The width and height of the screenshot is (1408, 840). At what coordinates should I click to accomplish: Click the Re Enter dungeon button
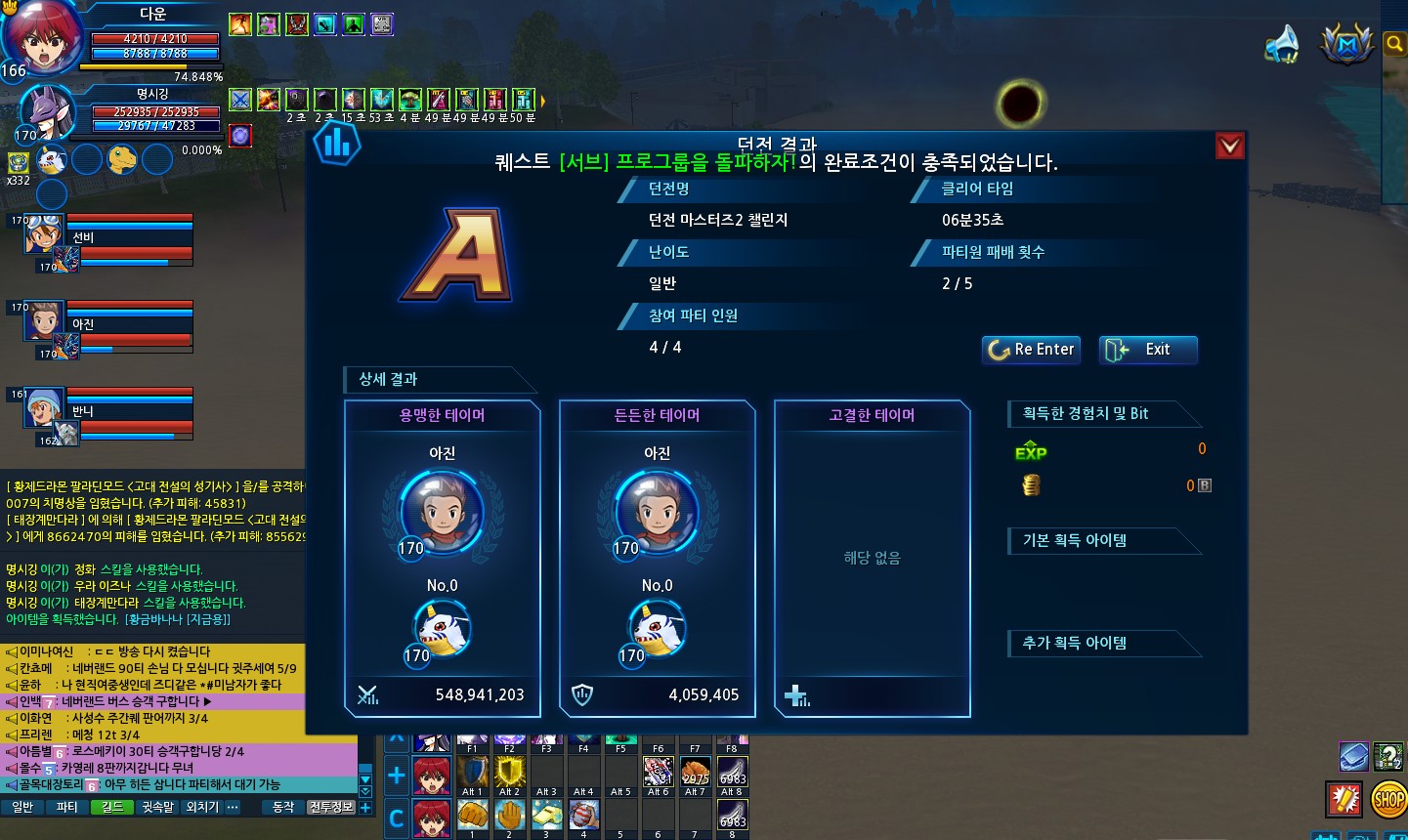pyautogui.click(x=1031, y=350)
